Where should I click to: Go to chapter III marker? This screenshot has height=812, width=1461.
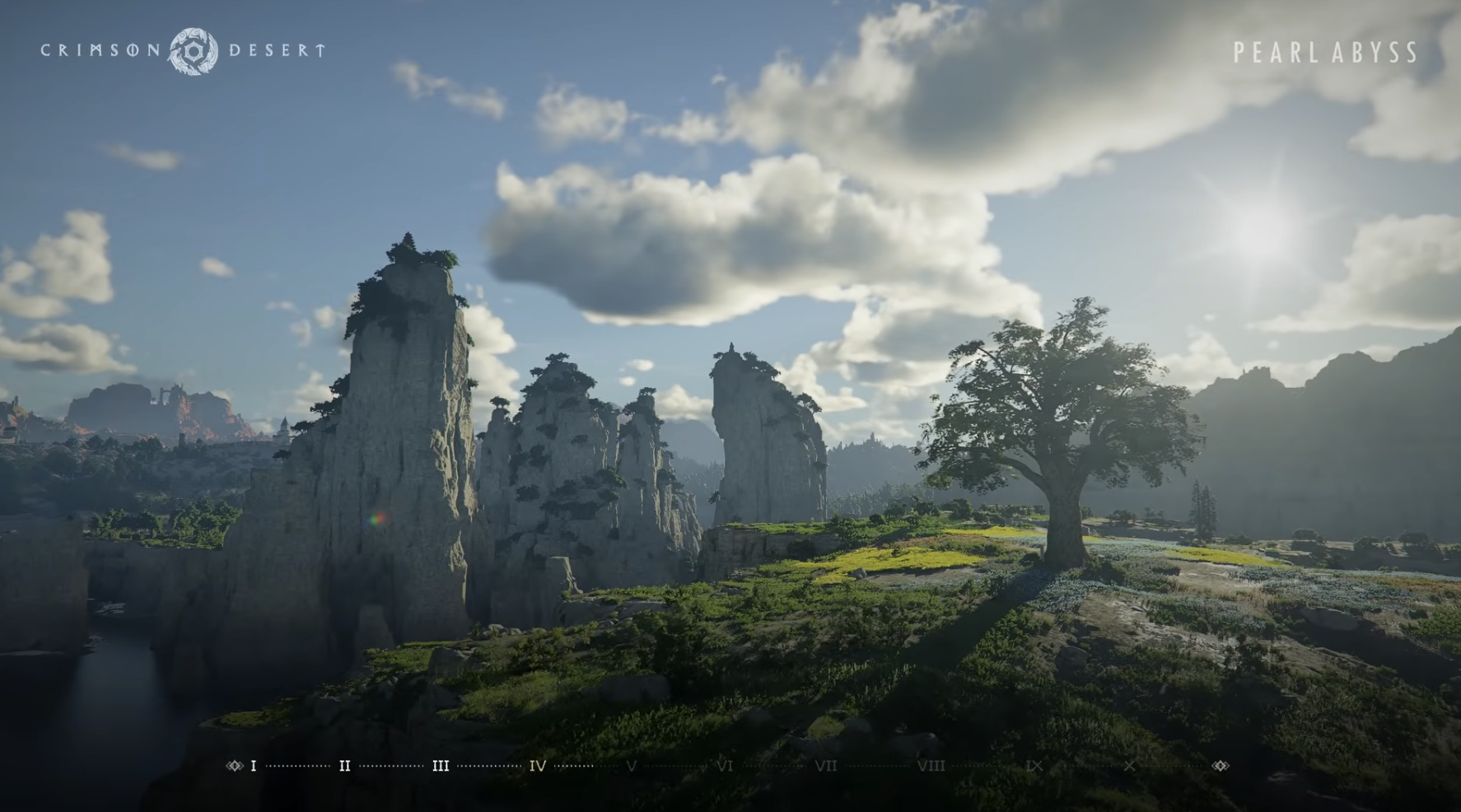pos(441,766)
